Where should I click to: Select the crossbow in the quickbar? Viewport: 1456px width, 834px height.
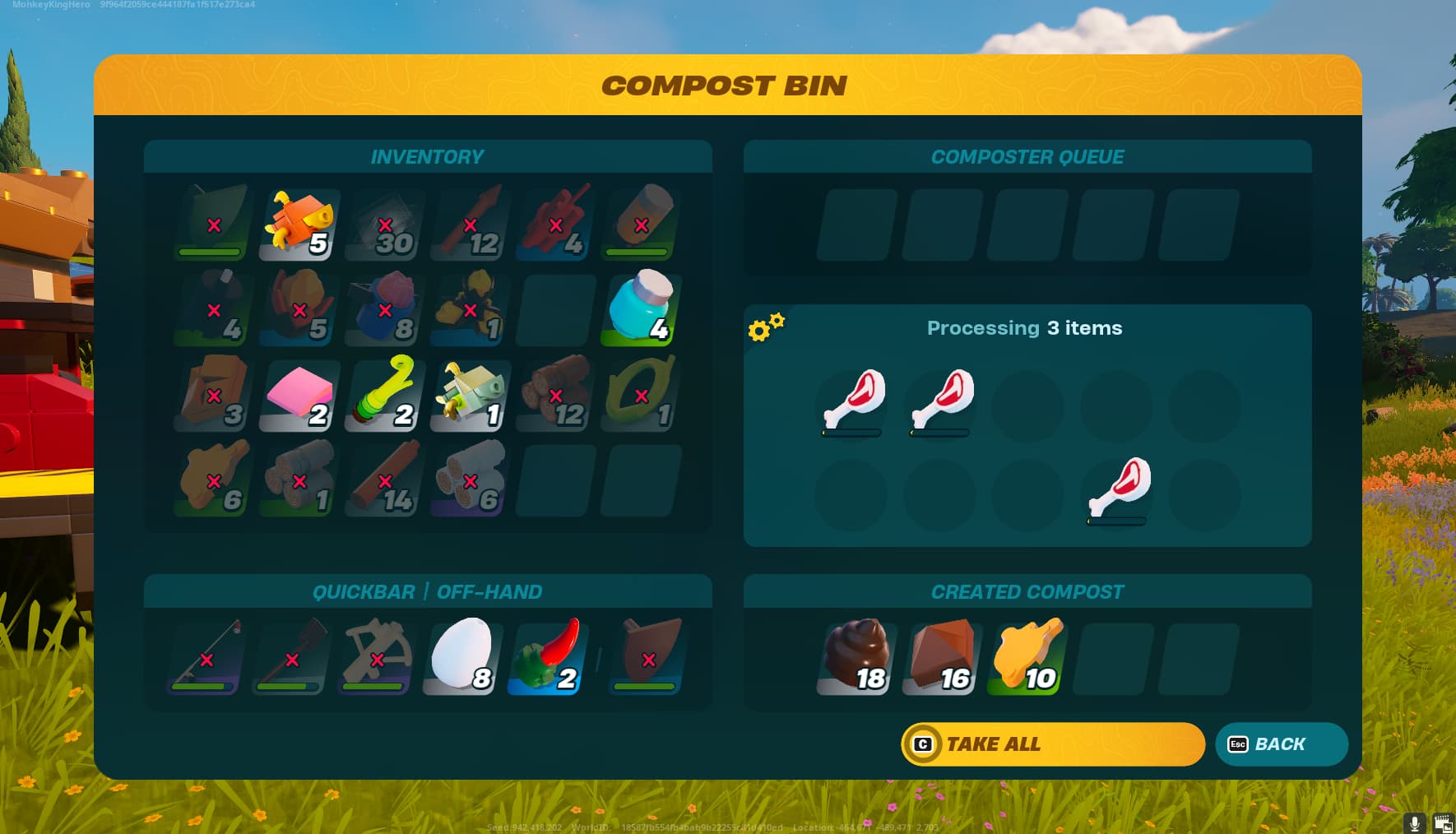coord(375,656)
